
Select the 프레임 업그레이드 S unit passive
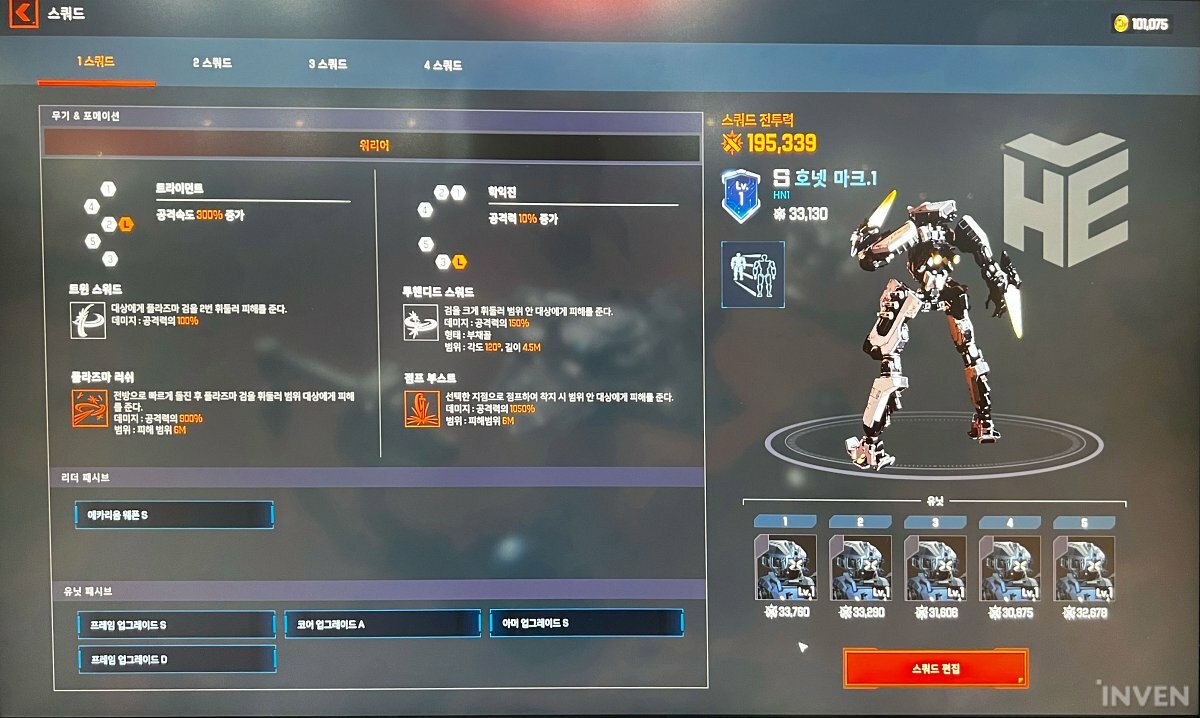click(x=176, y=624)
